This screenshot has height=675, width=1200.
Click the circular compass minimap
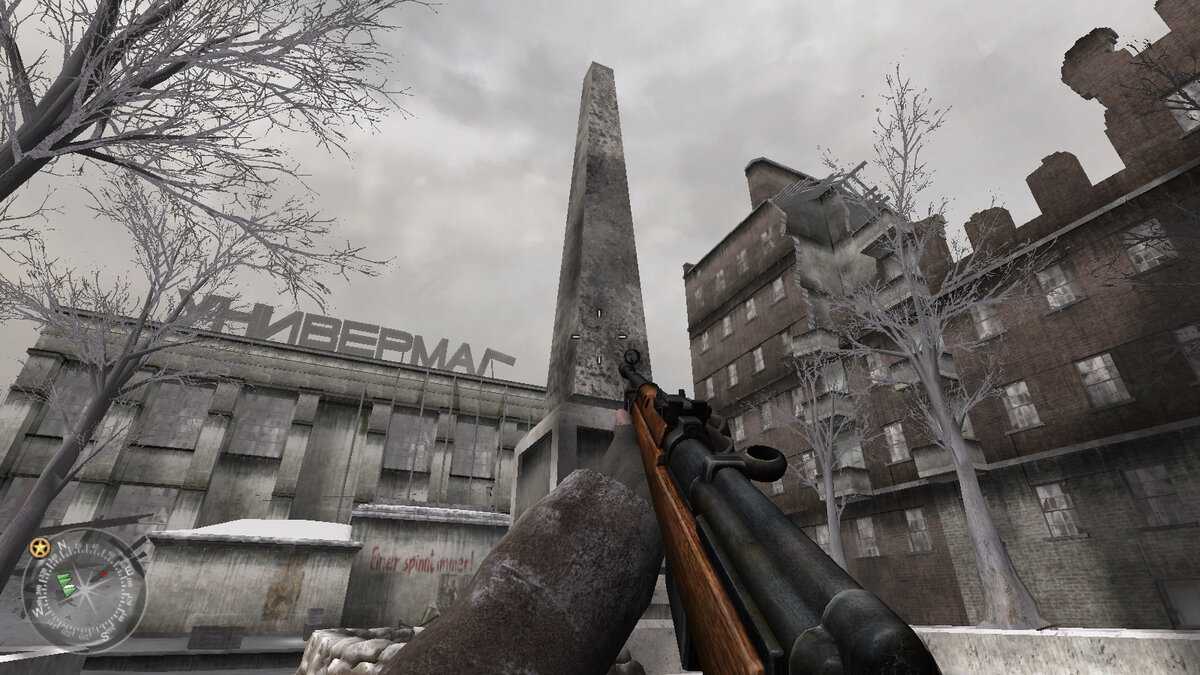(83, 590)
